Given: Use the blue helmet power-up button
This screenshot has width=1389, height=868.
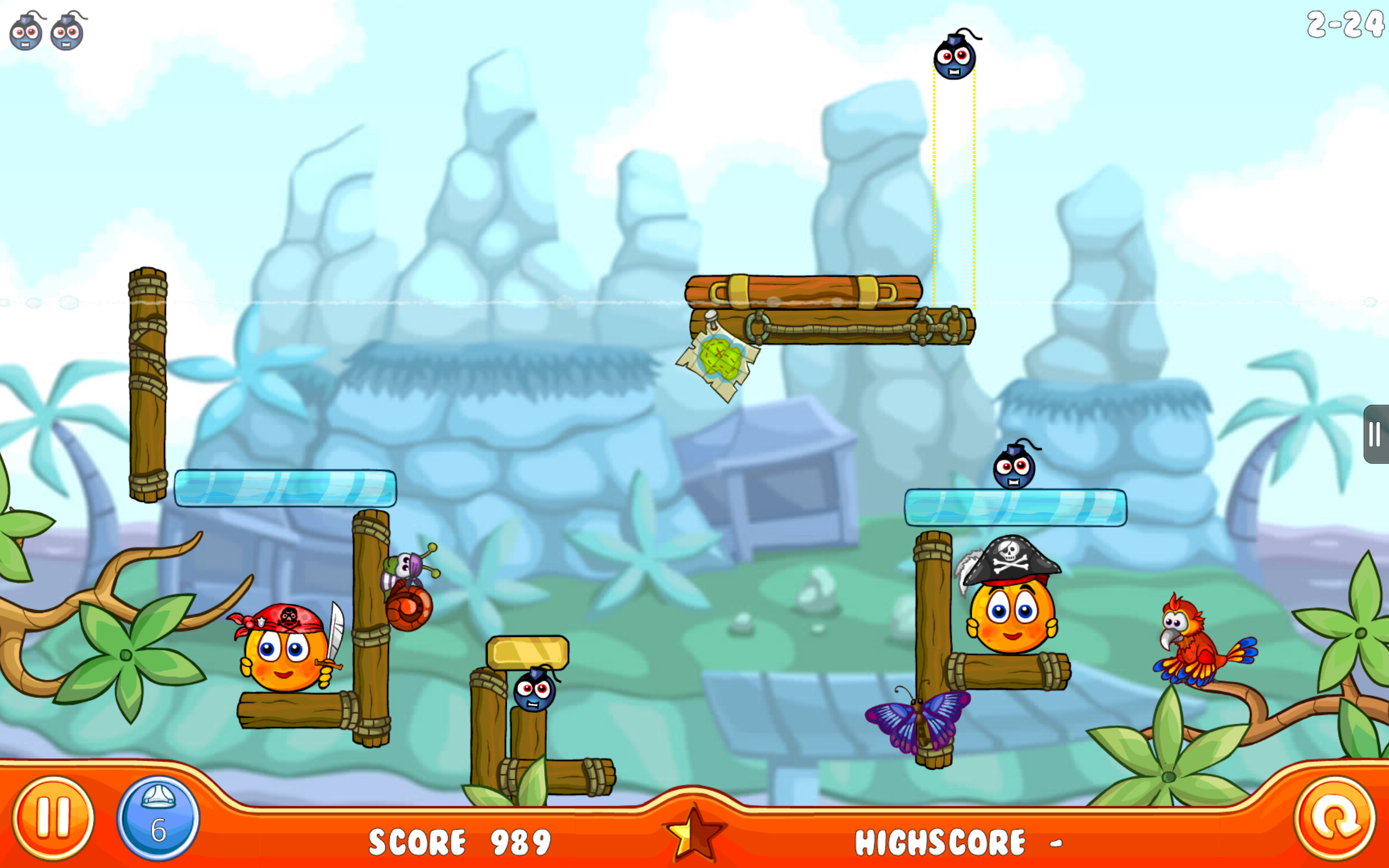Looking at the screenshot, I should pos(158,818).
